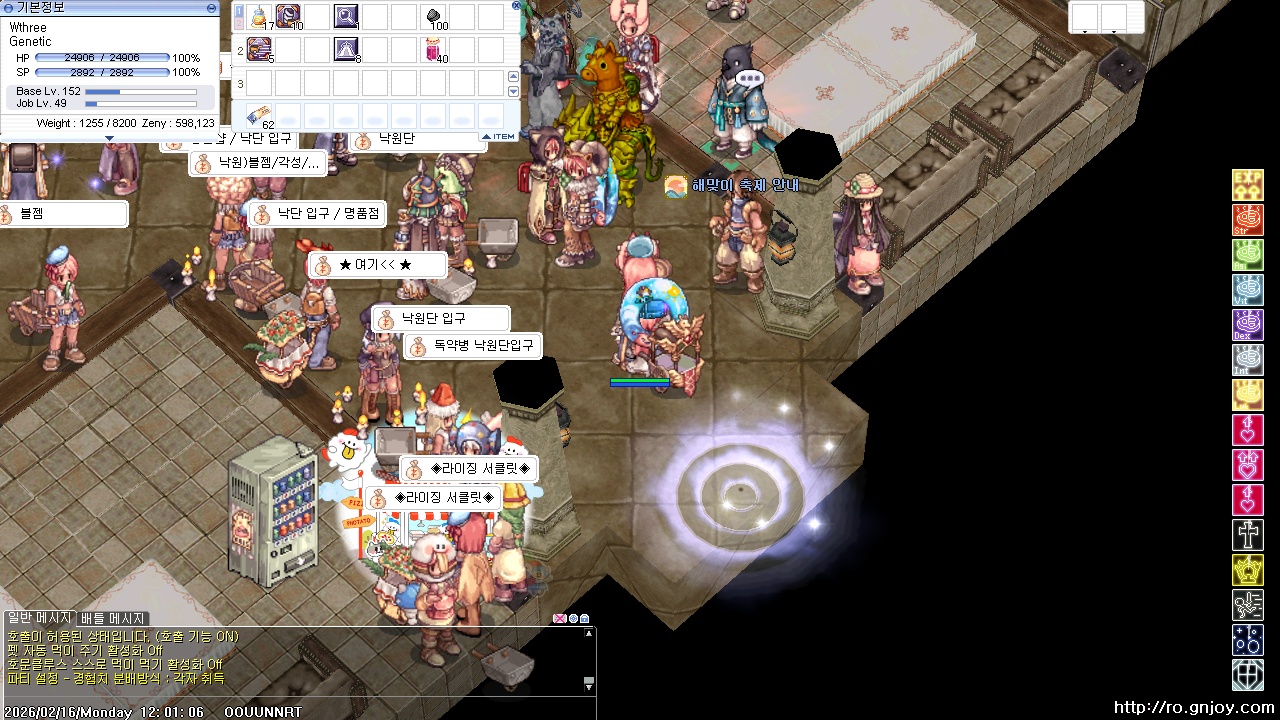Toggle the ITEM bar expander

click(499, 136)
